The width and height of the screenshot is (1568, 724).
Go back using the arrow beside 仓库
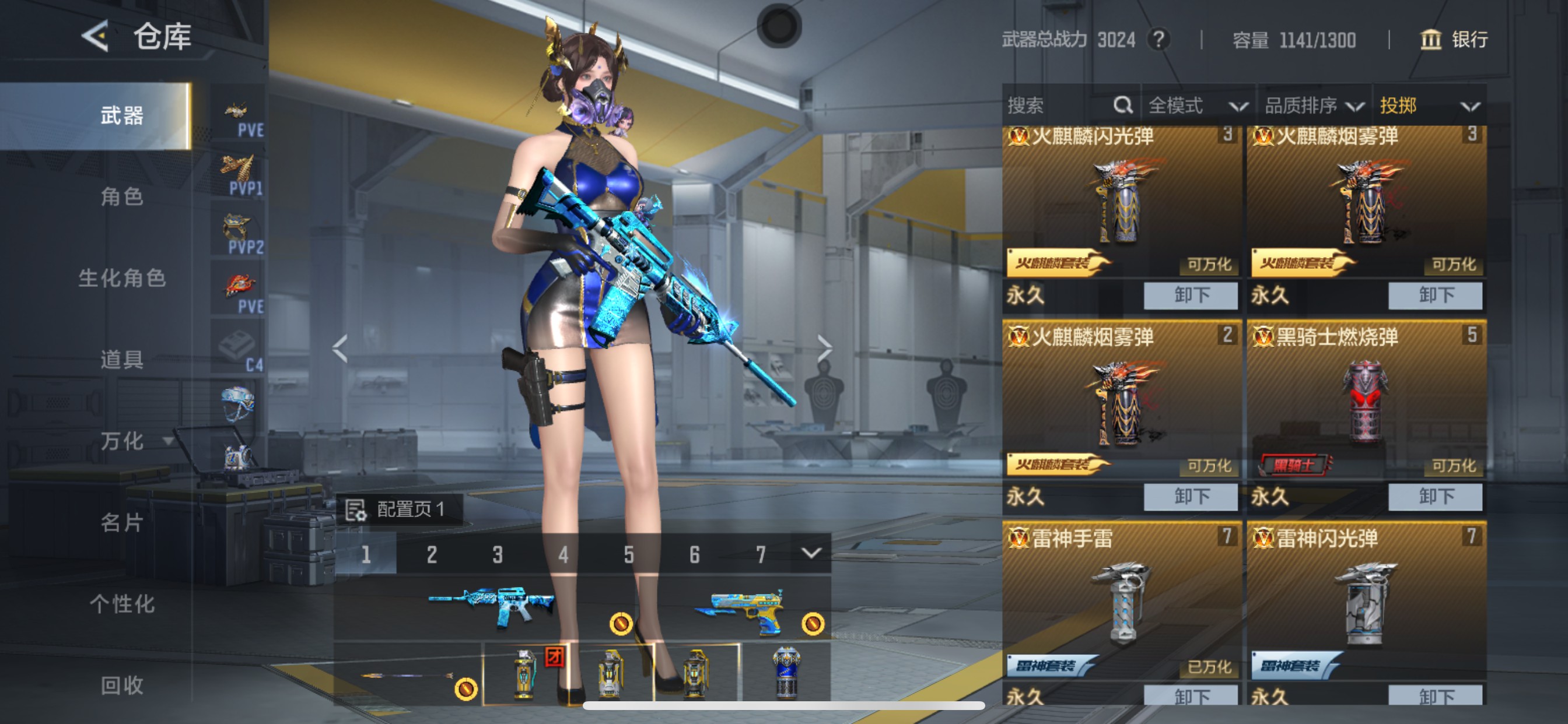point(96,37)
